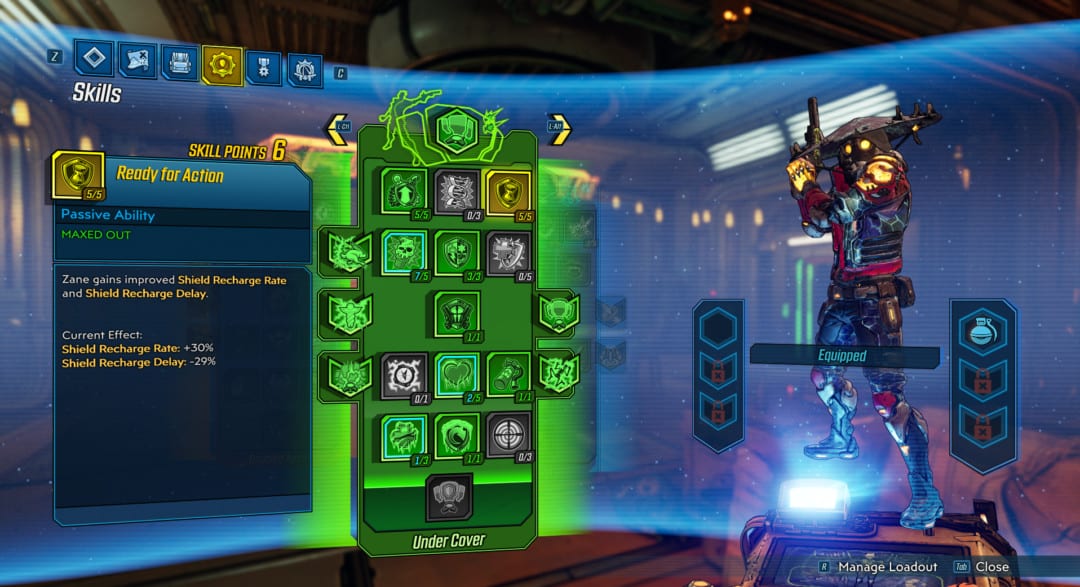Image resolution: width=1080 pixels, height=587 pixels.
Task: Open the missions tab with diamond icon
Action: click(94, 59)
